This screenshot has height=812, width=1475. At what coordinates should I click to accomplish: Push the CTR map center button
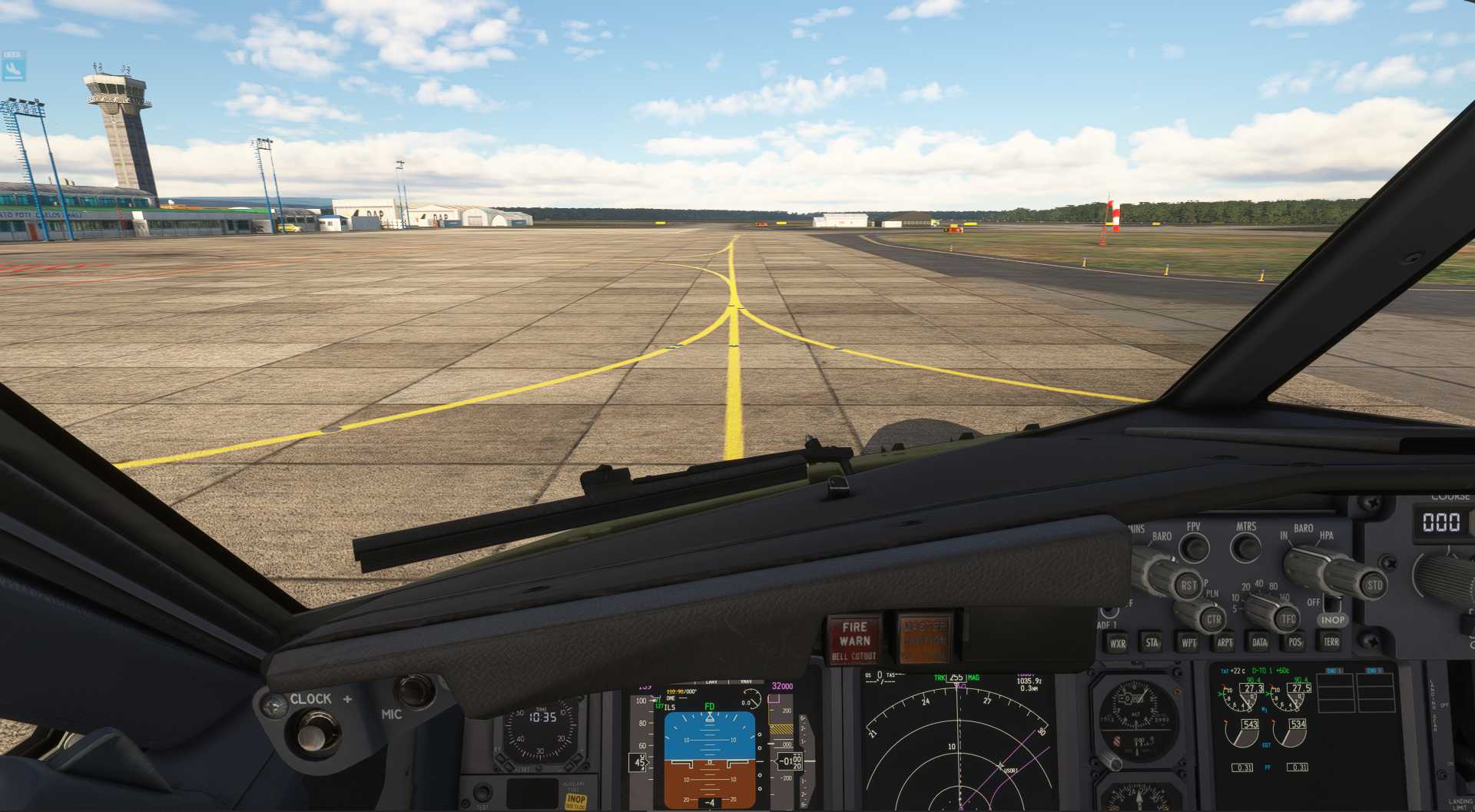pyautogui.click(x=1213, y=619)
